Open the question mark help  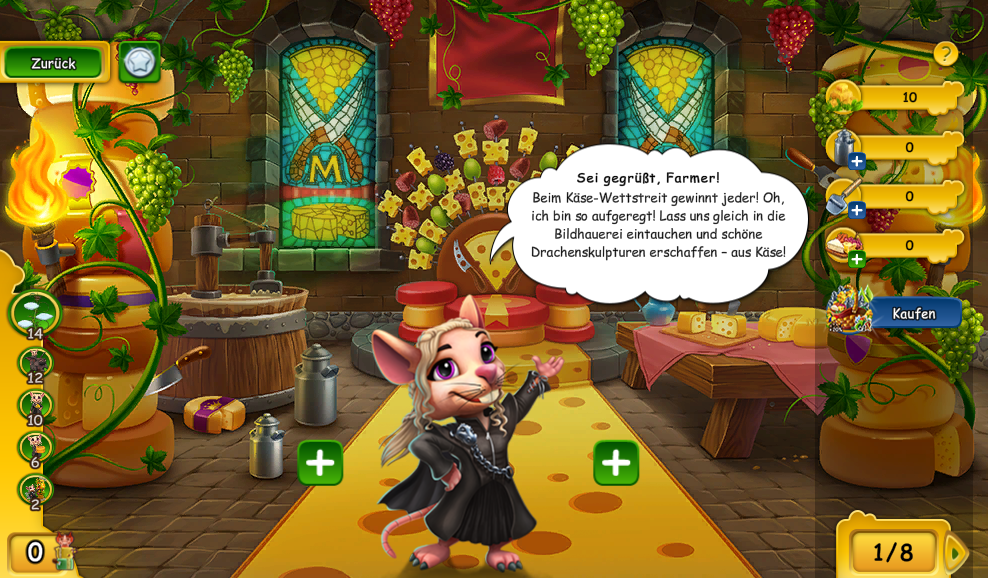[945, 54]
